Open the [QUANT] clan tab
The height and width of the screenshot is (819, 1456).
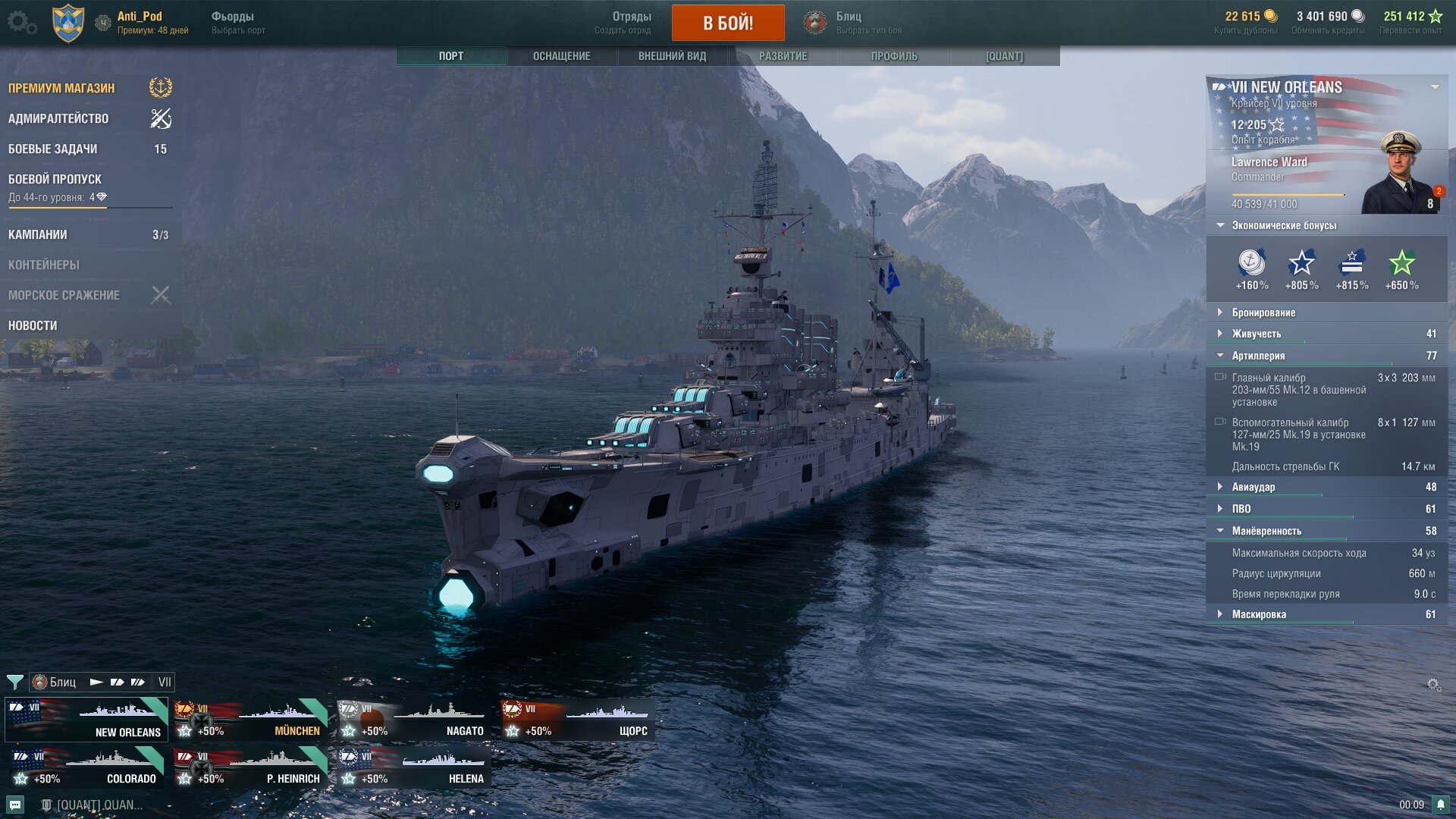(1004, 56)
